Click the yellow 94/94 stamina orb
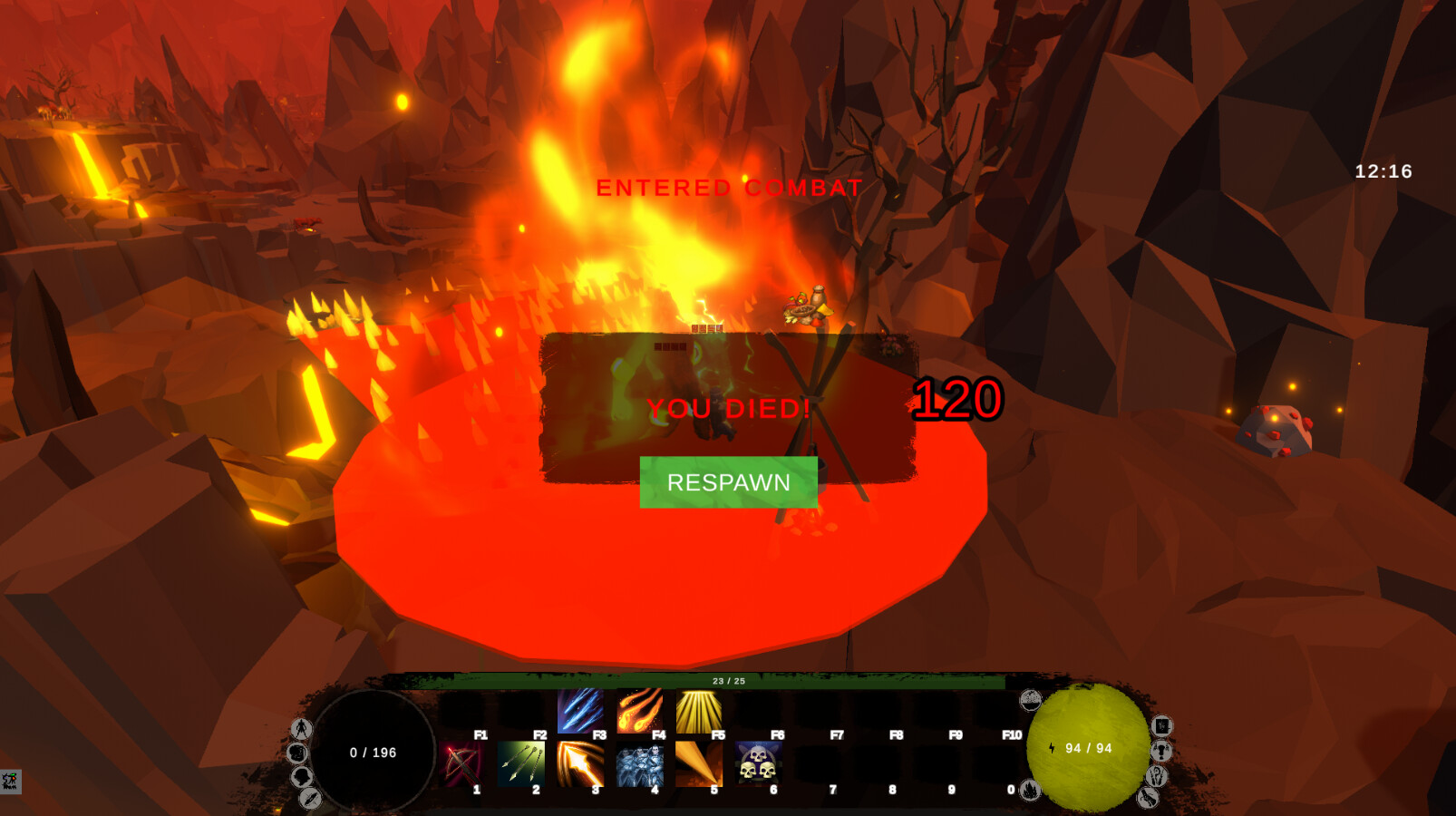 click(1089, 750)
